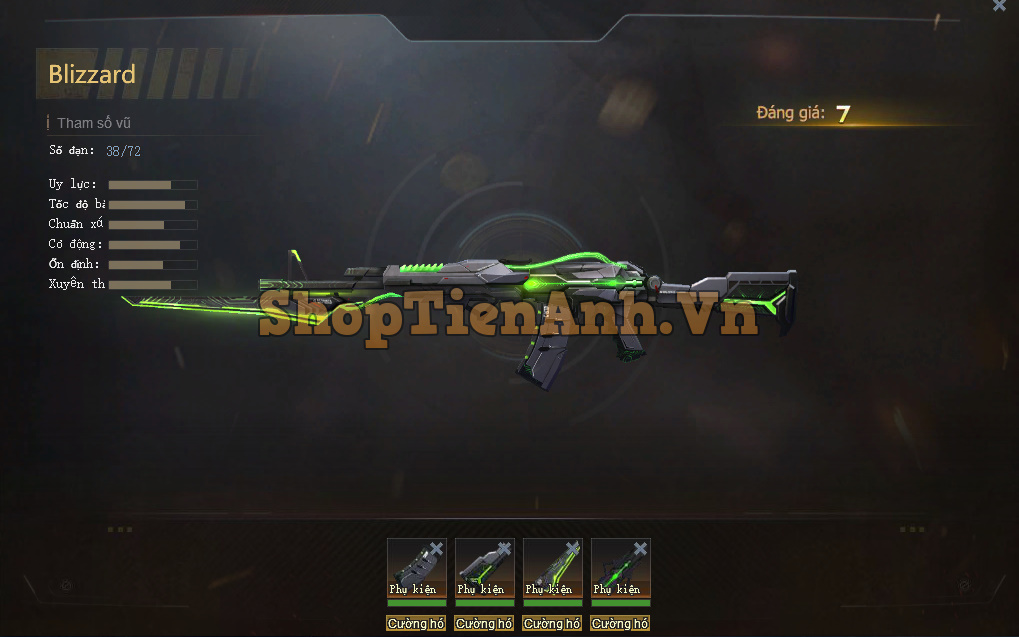1019x637 pixels.
Task: Remove the grey magazine accessory using its X
Action: point(437,548)
